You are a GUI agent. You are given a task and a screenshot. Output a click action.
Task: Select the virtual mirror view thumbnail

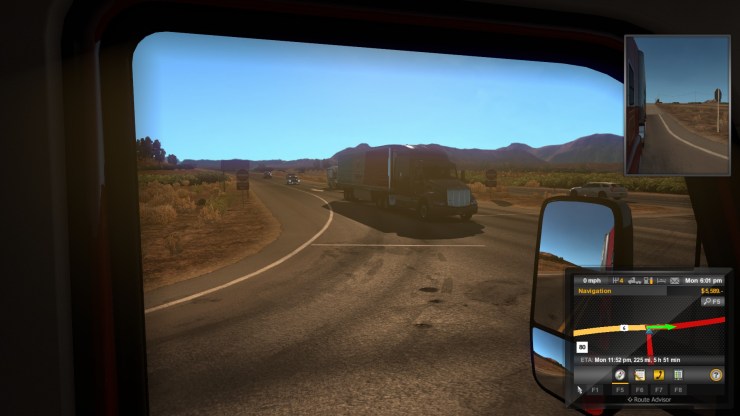click(677, 105)
